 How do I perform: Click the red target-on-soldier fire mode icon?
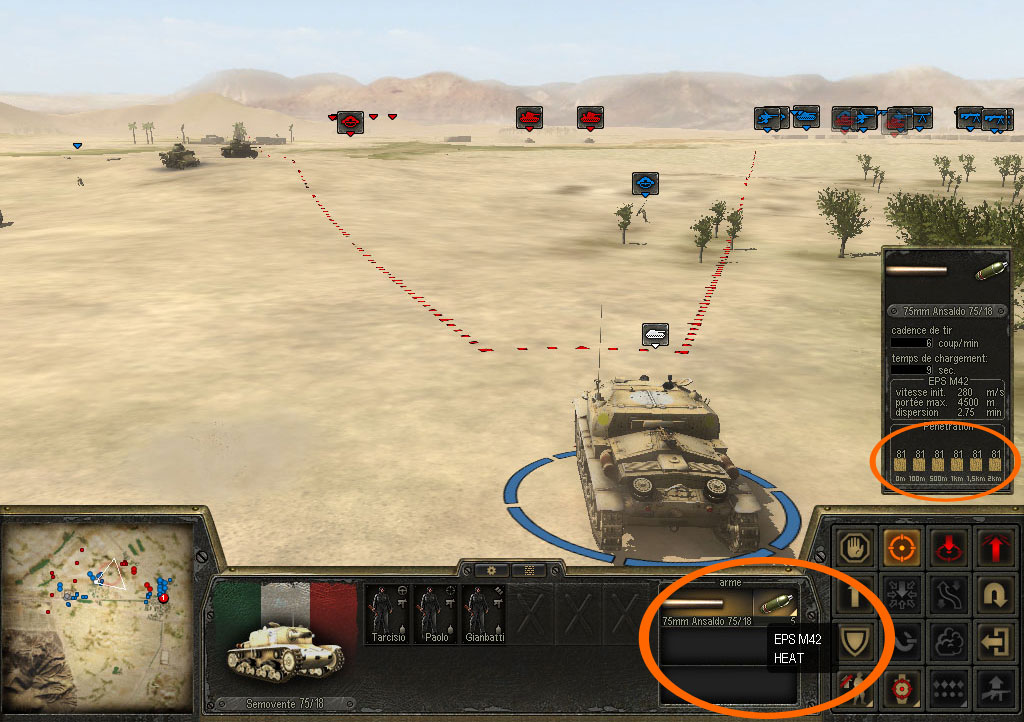tap(900, 688)
